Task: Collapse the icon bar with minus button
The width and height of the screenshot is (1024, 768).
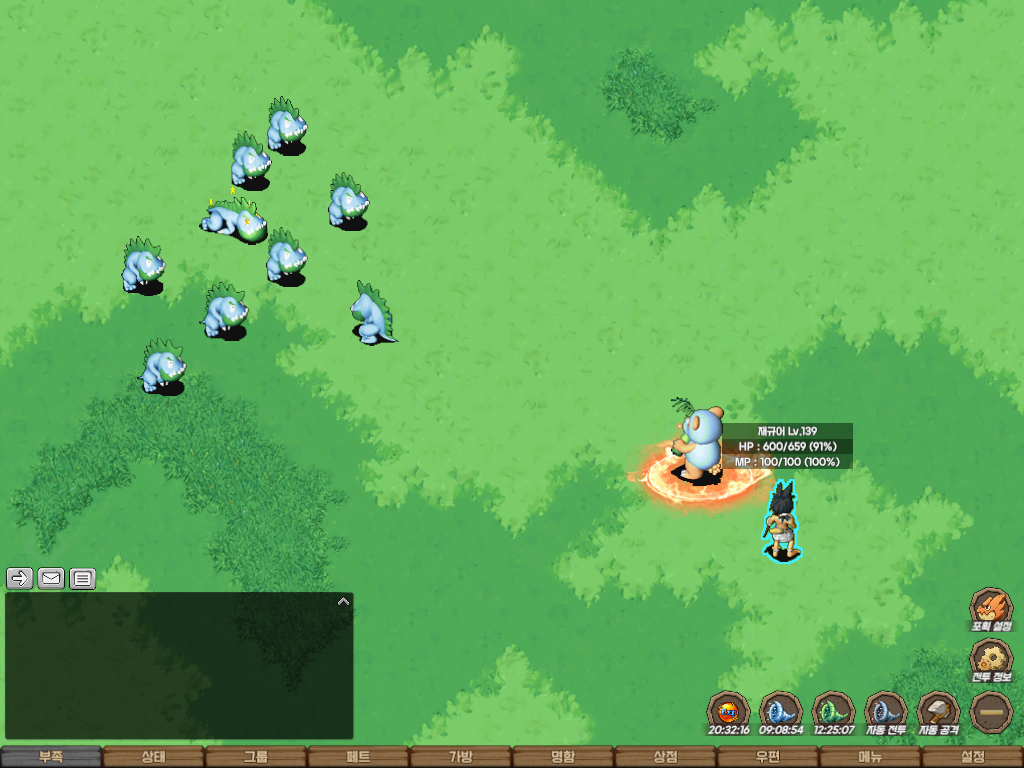Action: pyautogui.click(x=991, y=711)
